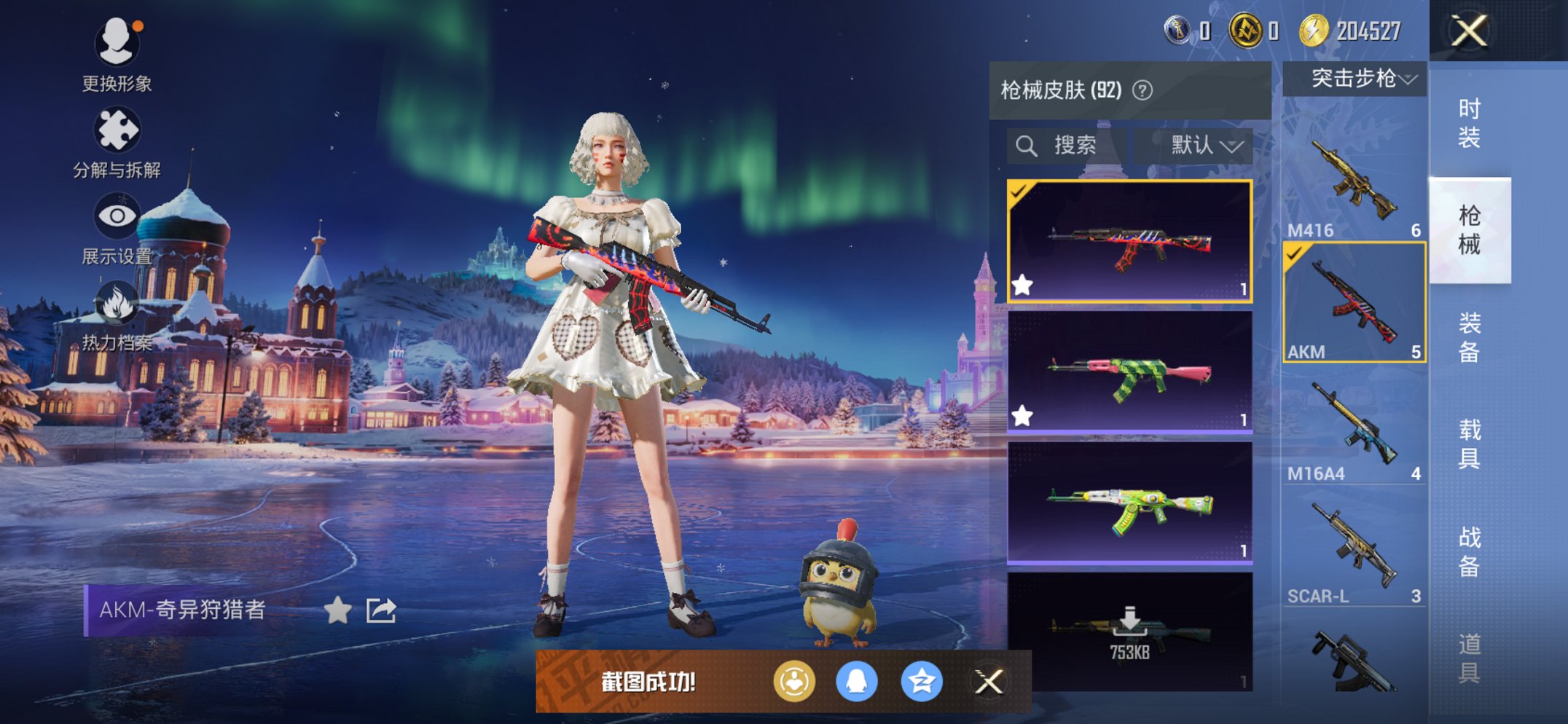Select the green and pink watermelon AKM skin
This screenshot has height=724, width=1568.
[x=1129, y=372]
